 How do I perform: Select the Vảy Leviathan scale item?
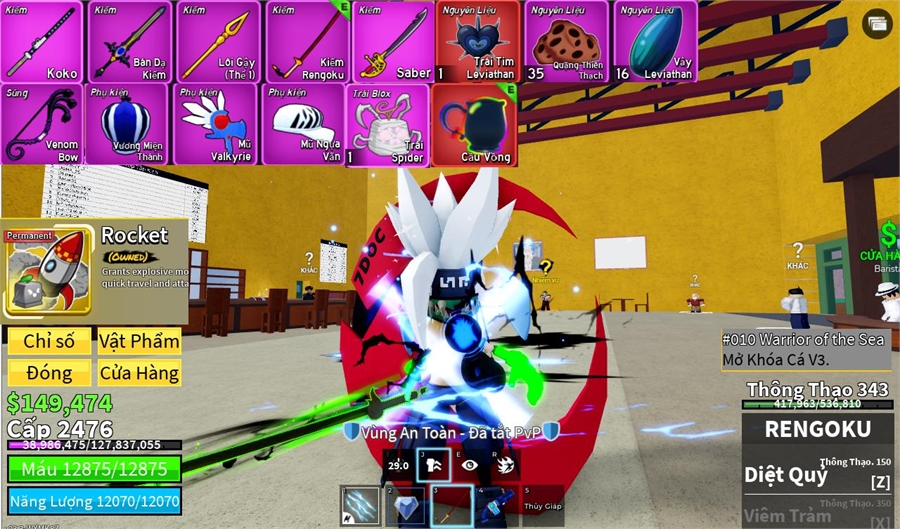pos(655,42)
